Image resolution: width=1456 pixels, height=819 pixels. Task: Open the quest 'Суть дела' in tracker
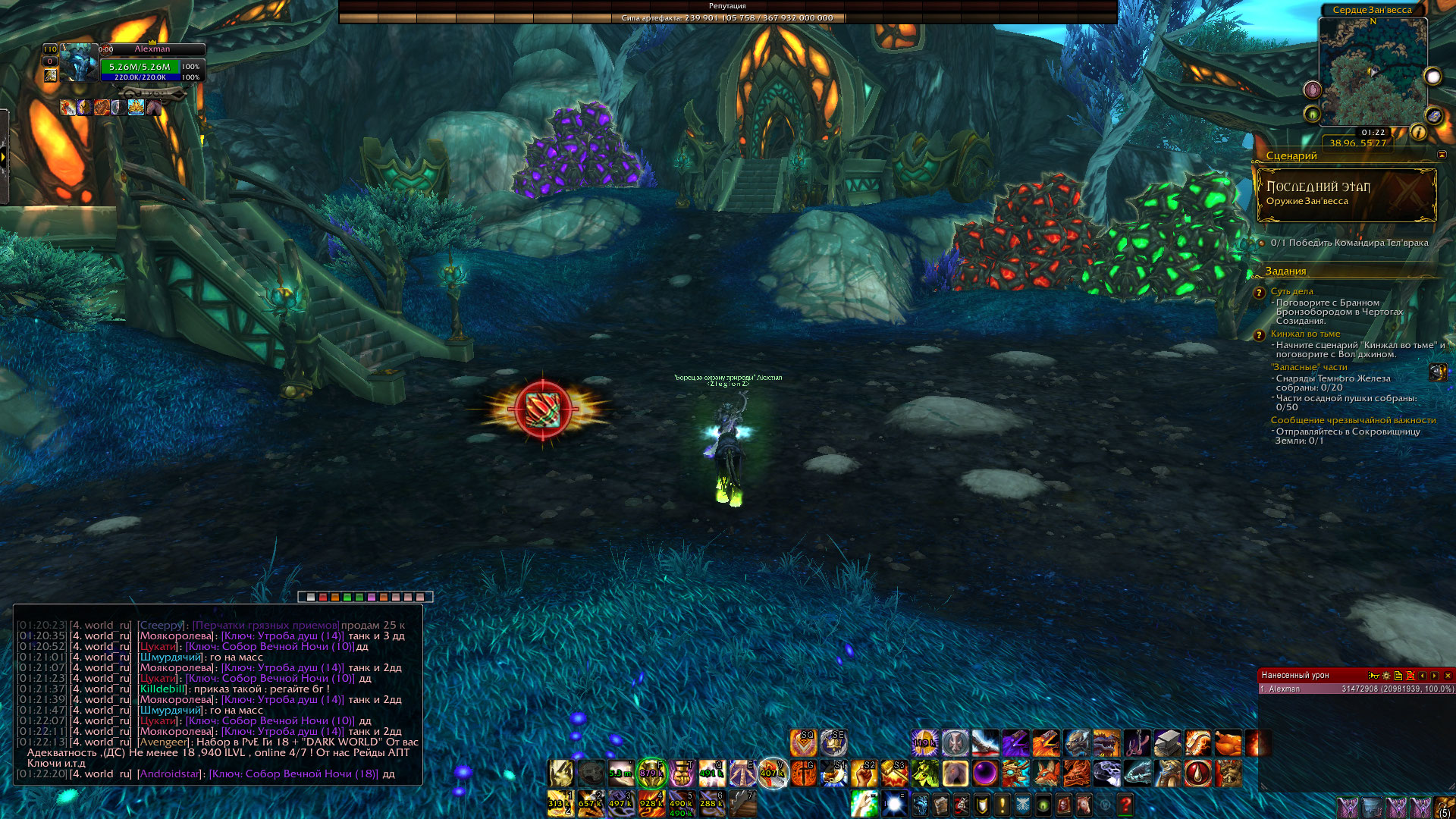tap(1291, 291)
